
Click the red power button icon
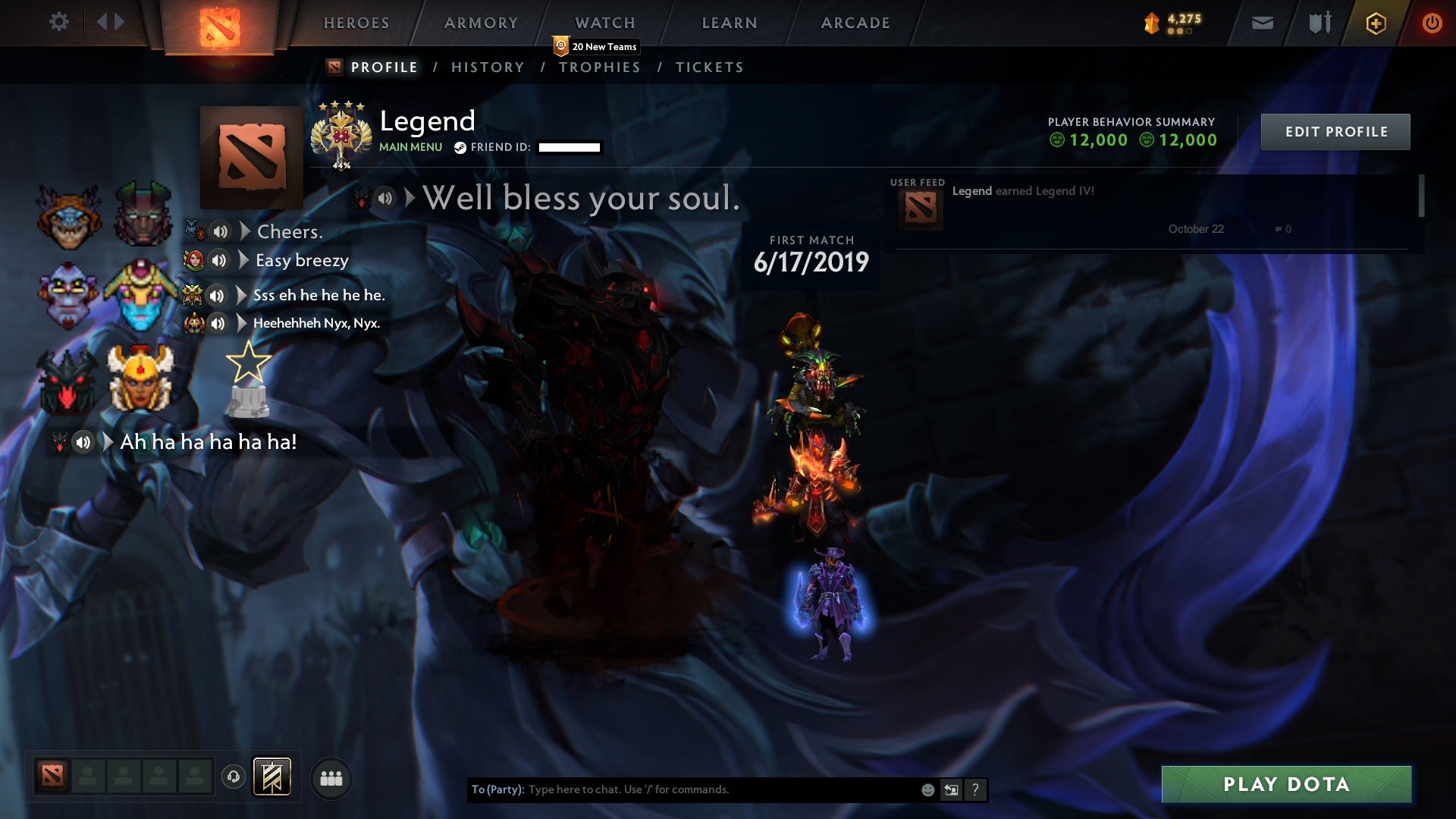[1432, 23]
